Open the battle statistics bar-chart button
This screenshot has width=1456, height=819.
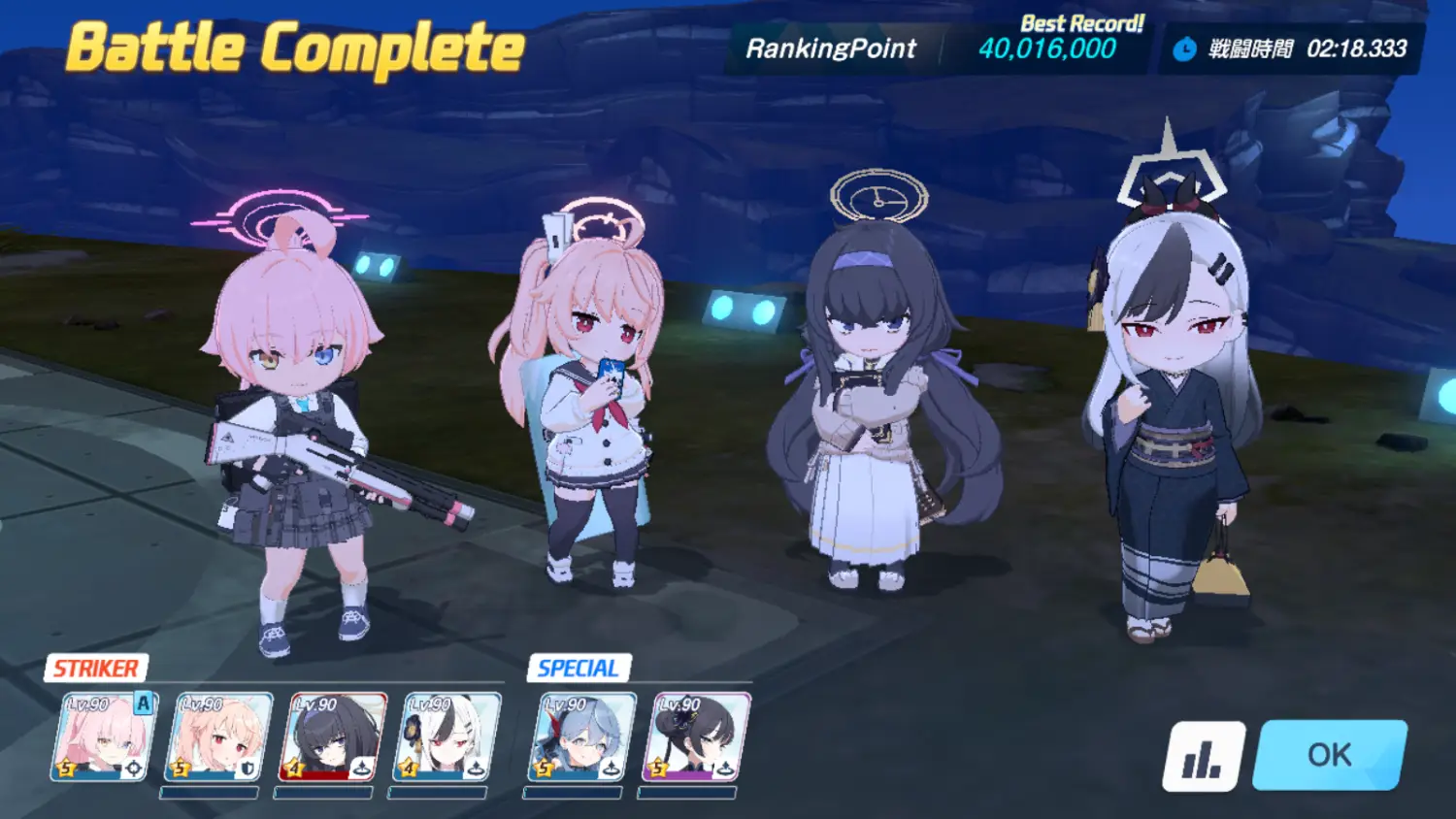click(1204, 756)
